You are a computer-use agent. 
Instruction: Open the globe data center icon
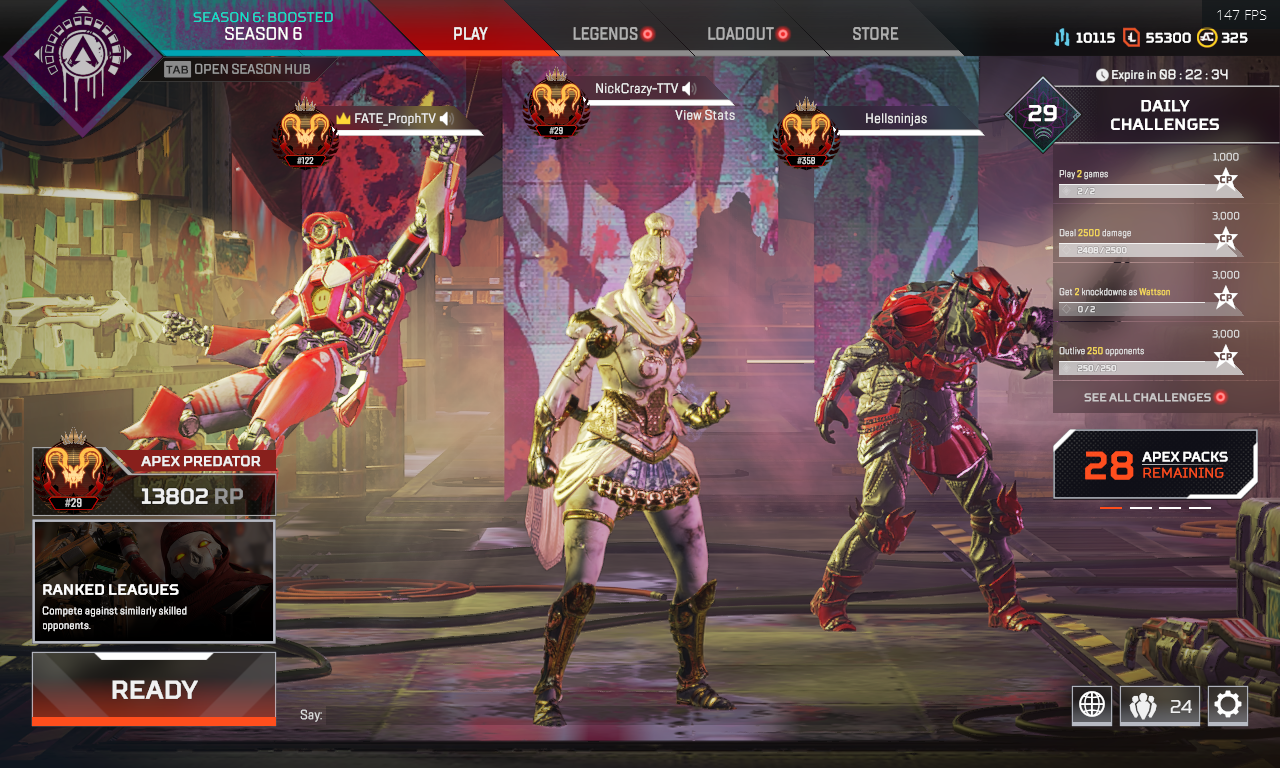pos(1092,706)
